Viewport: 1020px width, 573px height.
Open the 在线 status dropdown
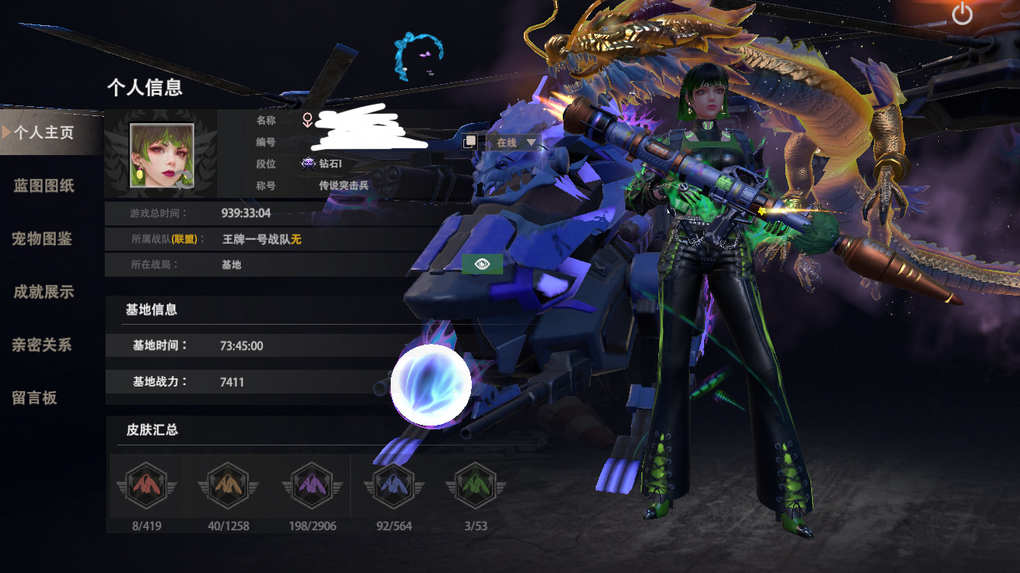pos(516,143)
